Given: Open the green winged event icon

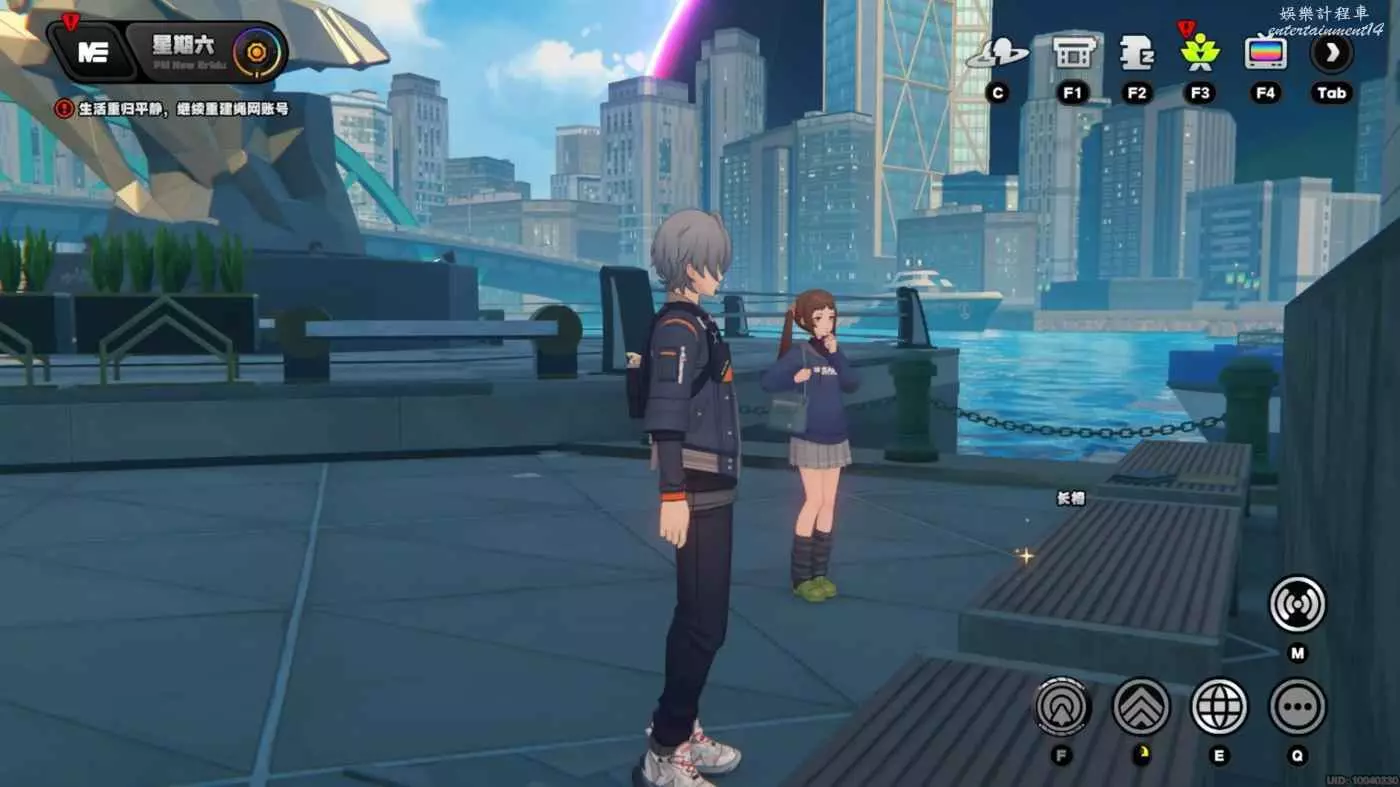Looking at the screenshot, I should [1200, 53].
